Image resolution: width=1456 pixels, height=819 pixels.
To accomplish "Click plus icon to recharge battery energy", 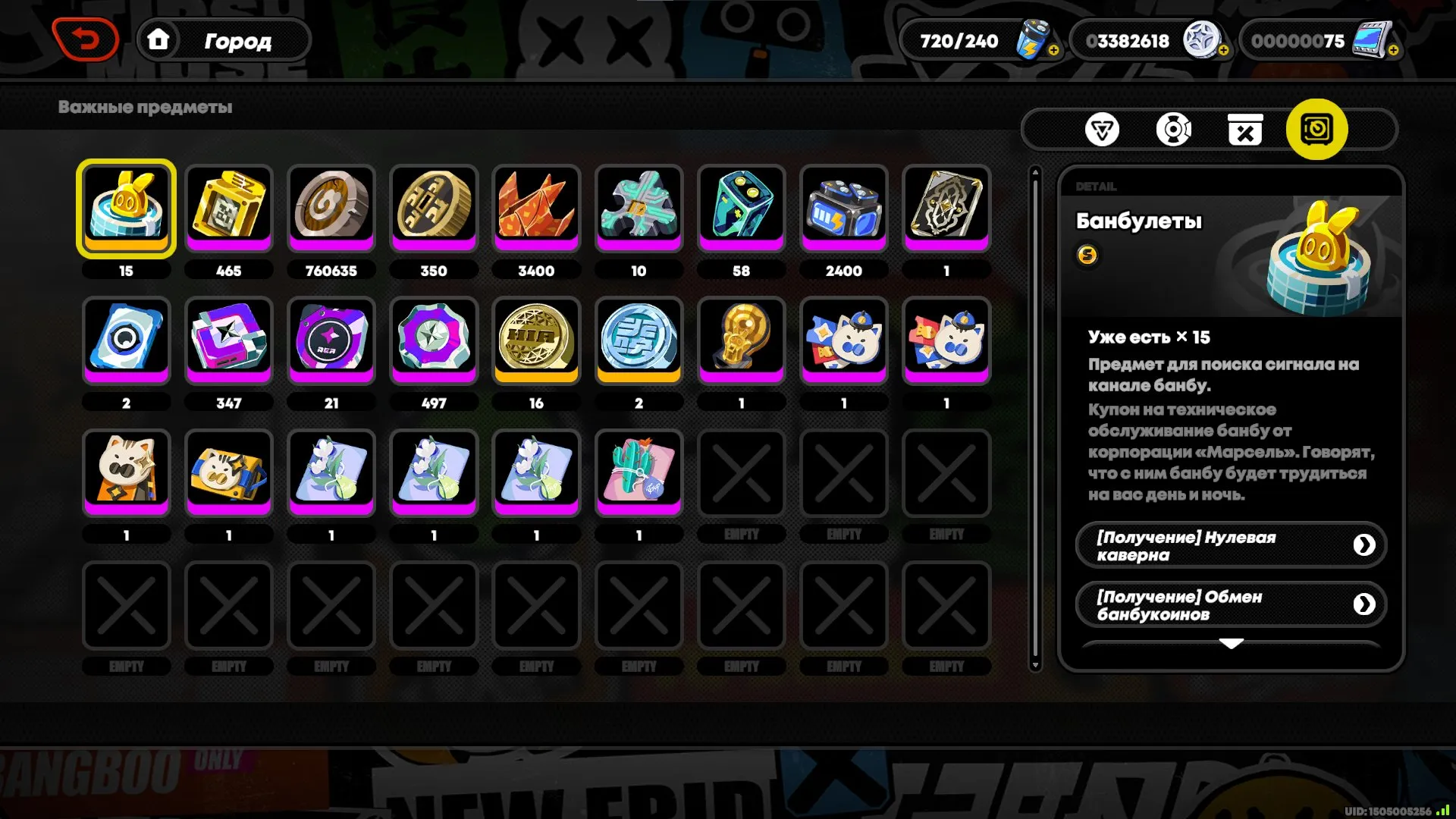I will pos(1053,50).
